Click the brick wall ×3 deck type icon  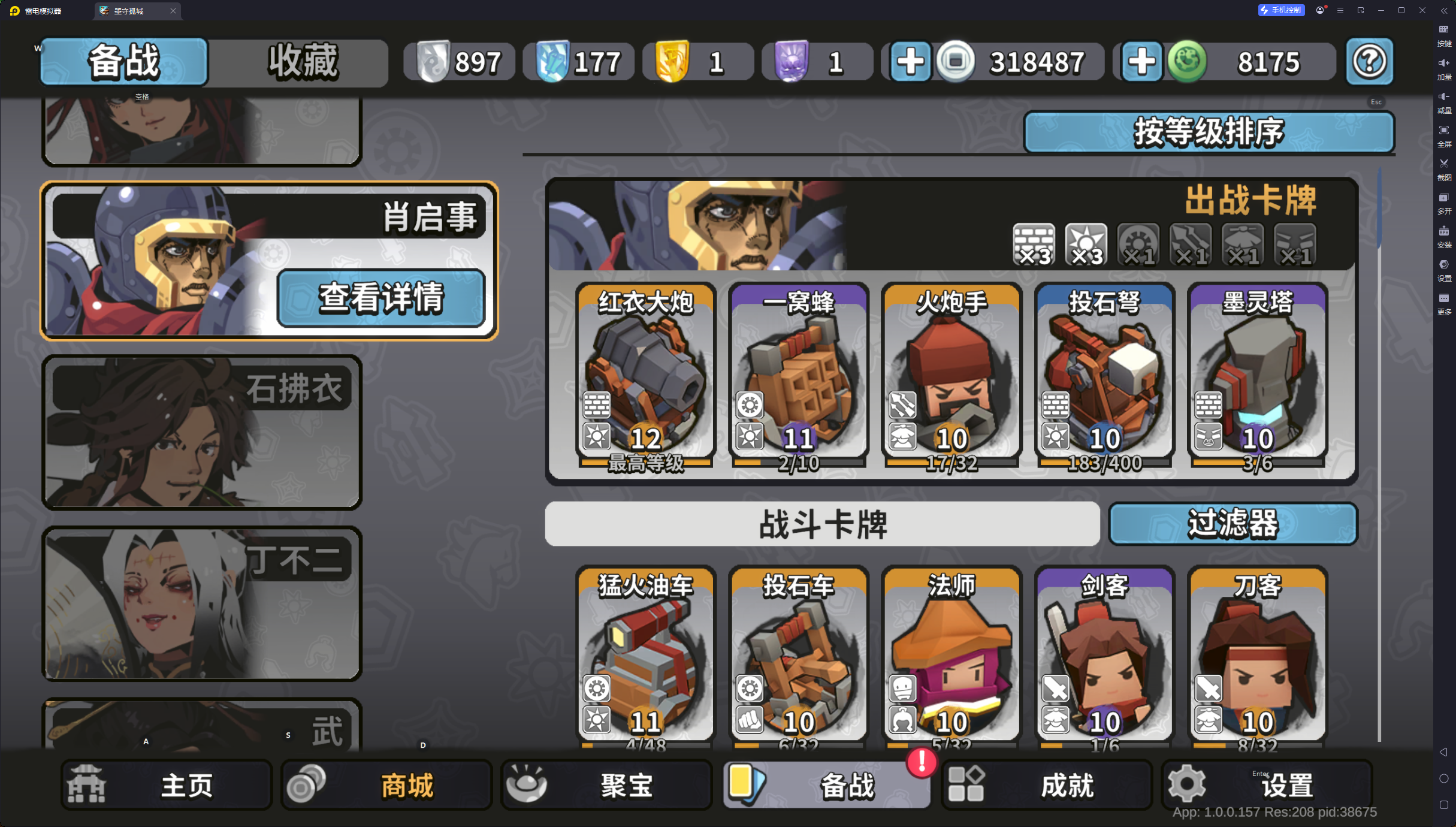coord(1034,244)
